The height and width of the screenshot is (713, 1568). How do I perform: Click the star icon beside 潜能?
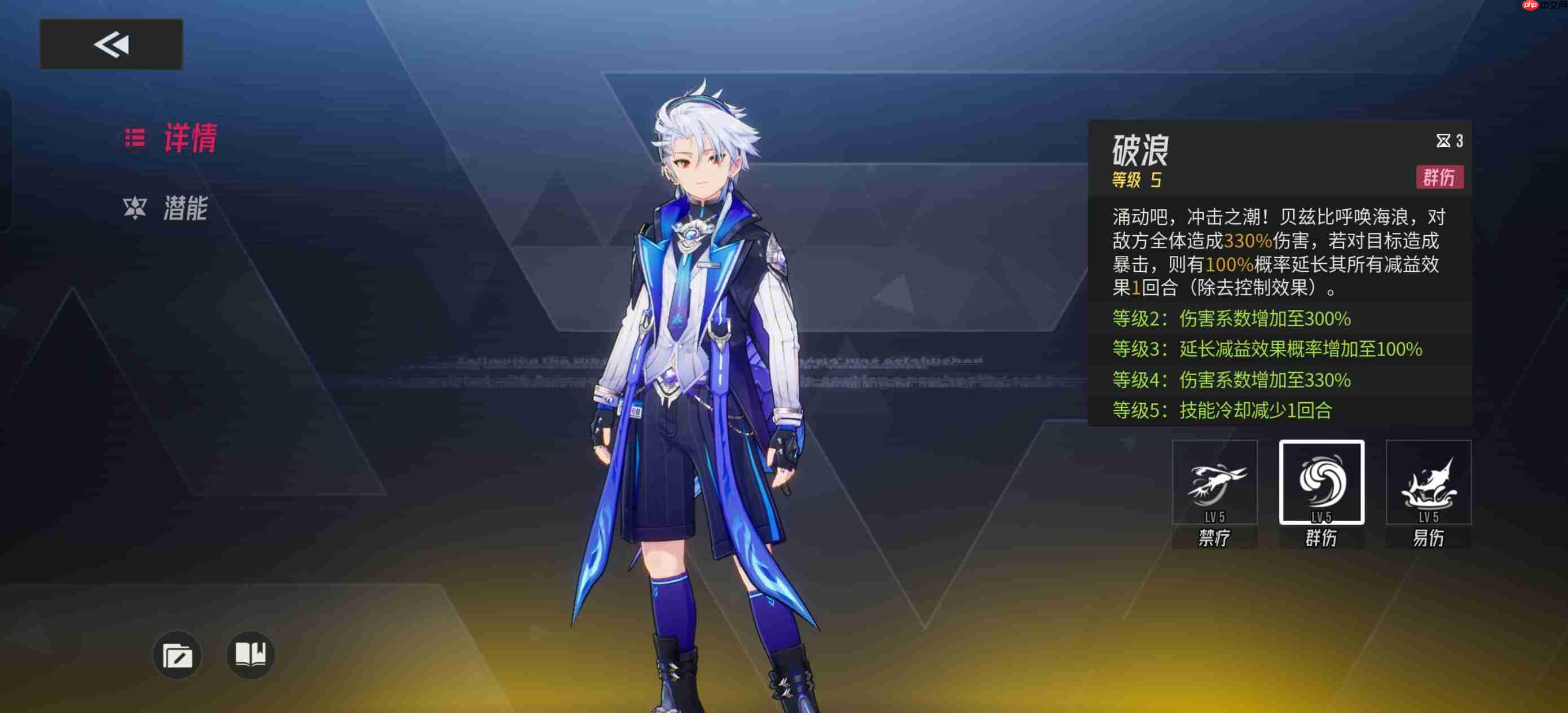135,209
